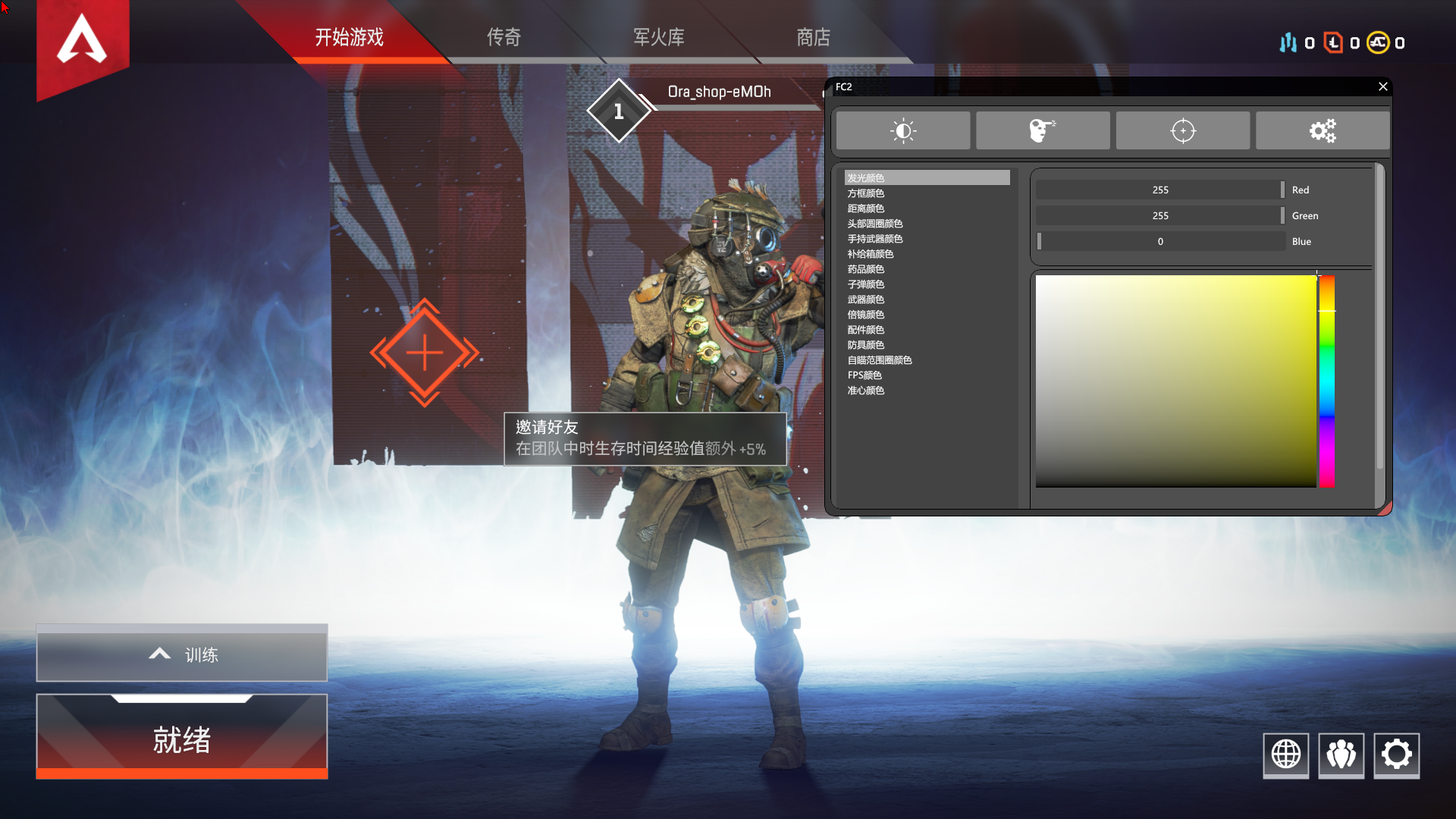
Task: Select the 开始游戏 tab
Action: coord(349,37)
